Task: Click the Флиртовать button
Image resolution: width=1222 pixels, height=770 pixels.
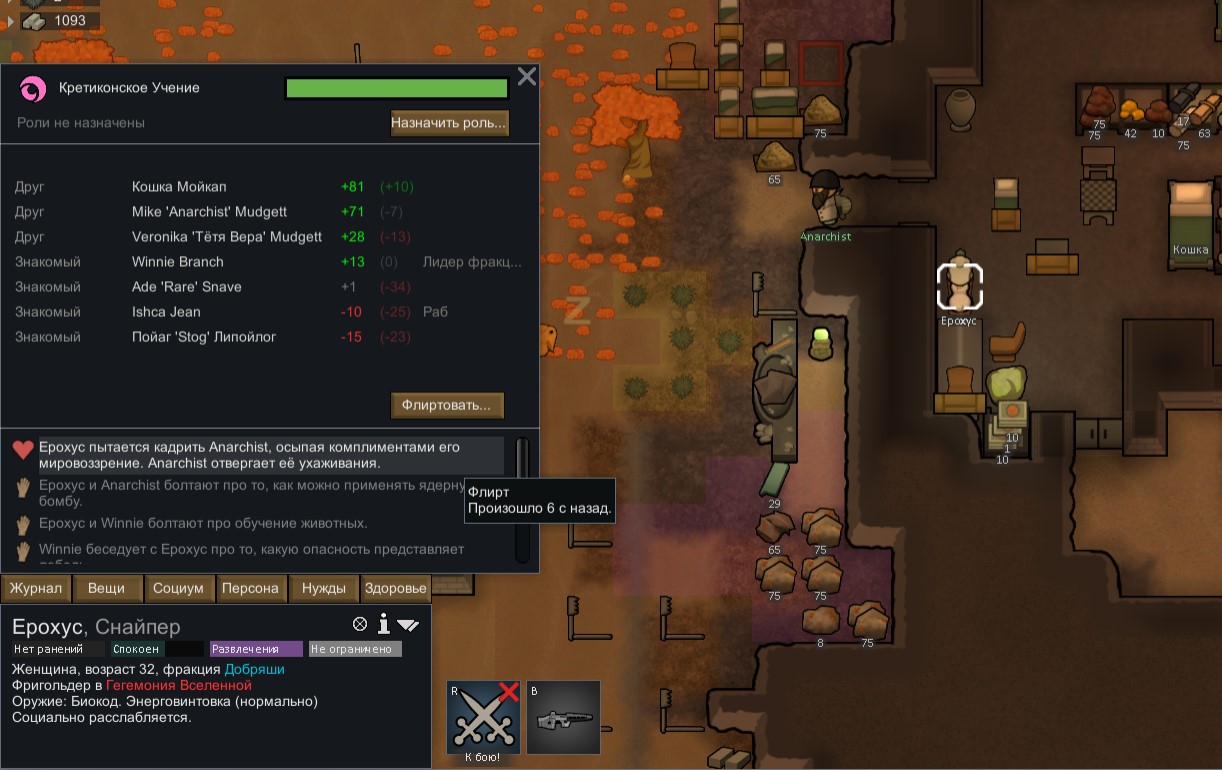Action: (447, 405)
